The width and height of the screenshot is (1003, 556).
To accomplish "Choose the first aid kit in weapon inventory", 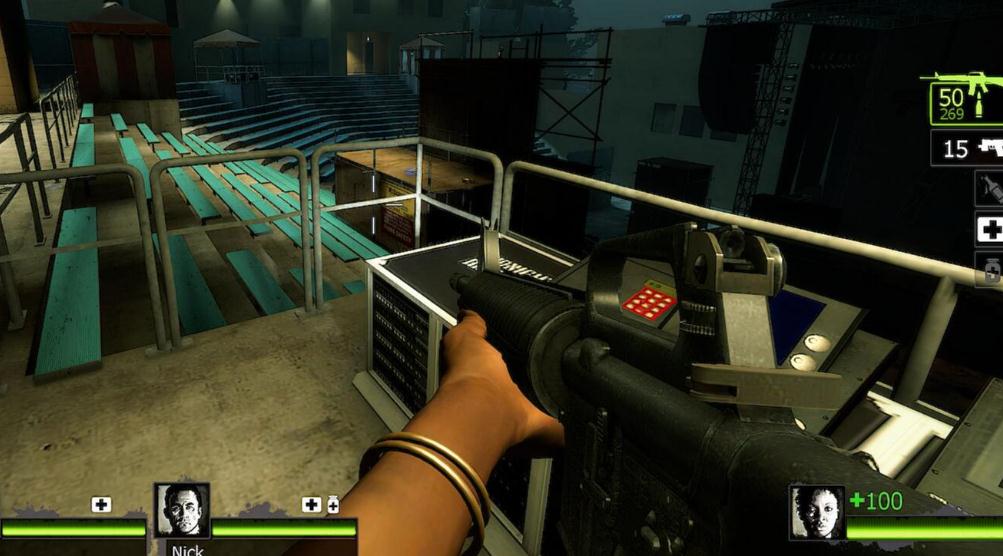I will [x=989, y=230].
